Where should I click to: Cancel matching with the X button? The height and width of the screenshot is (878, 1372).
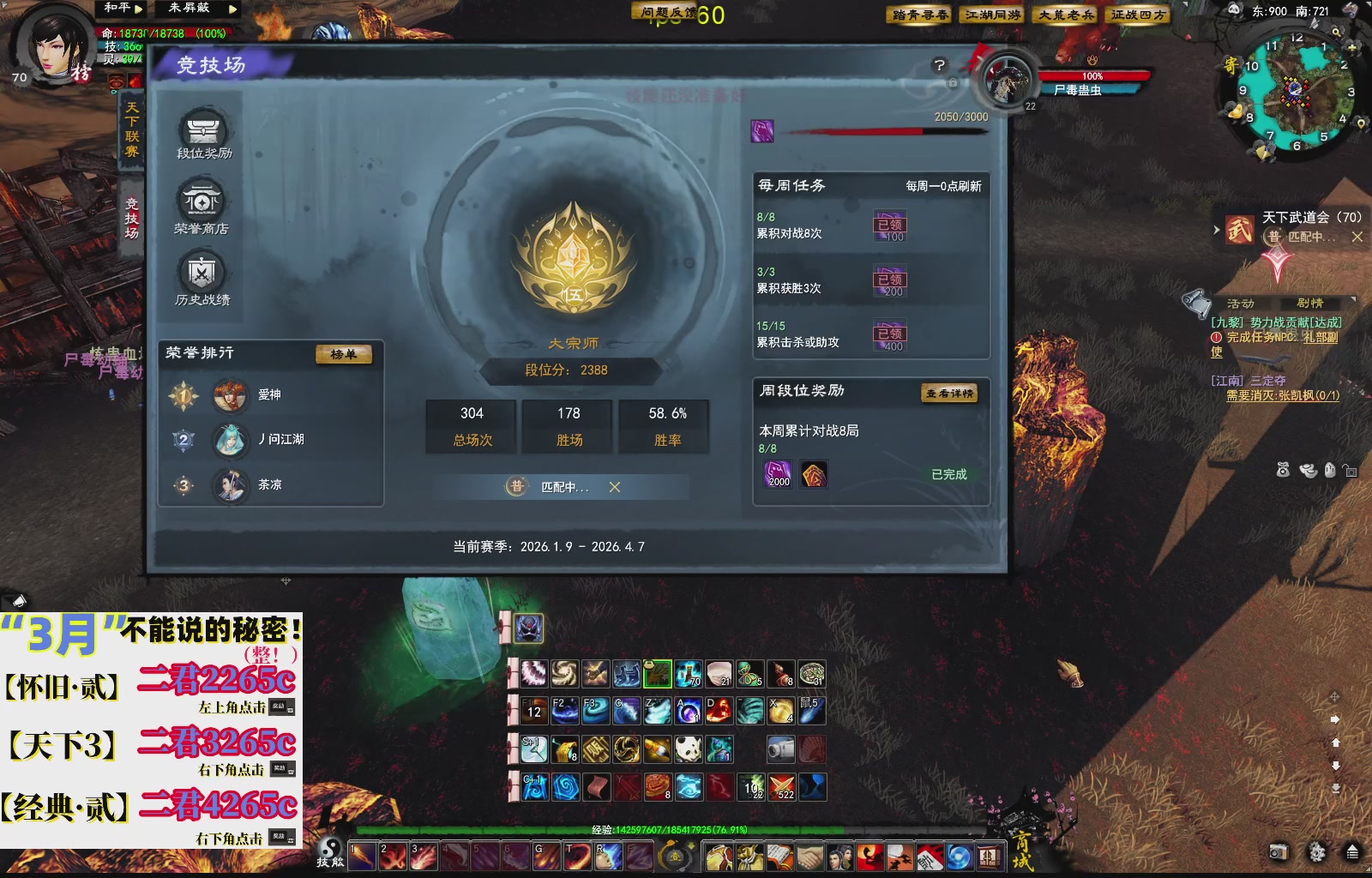click(614, 486)
